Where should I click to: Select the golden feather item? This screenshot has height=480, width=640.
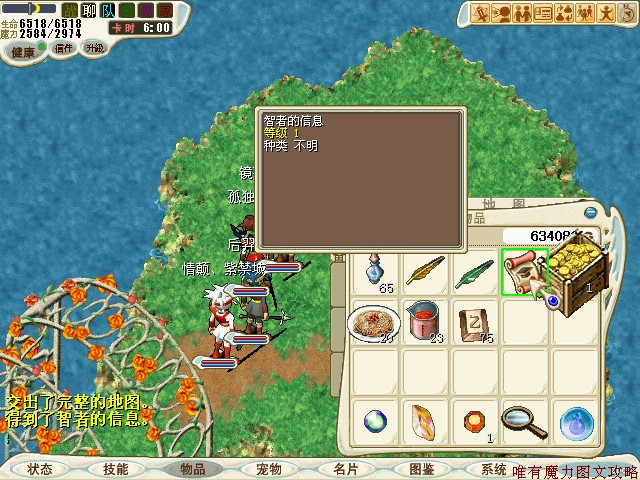[424, 271]
